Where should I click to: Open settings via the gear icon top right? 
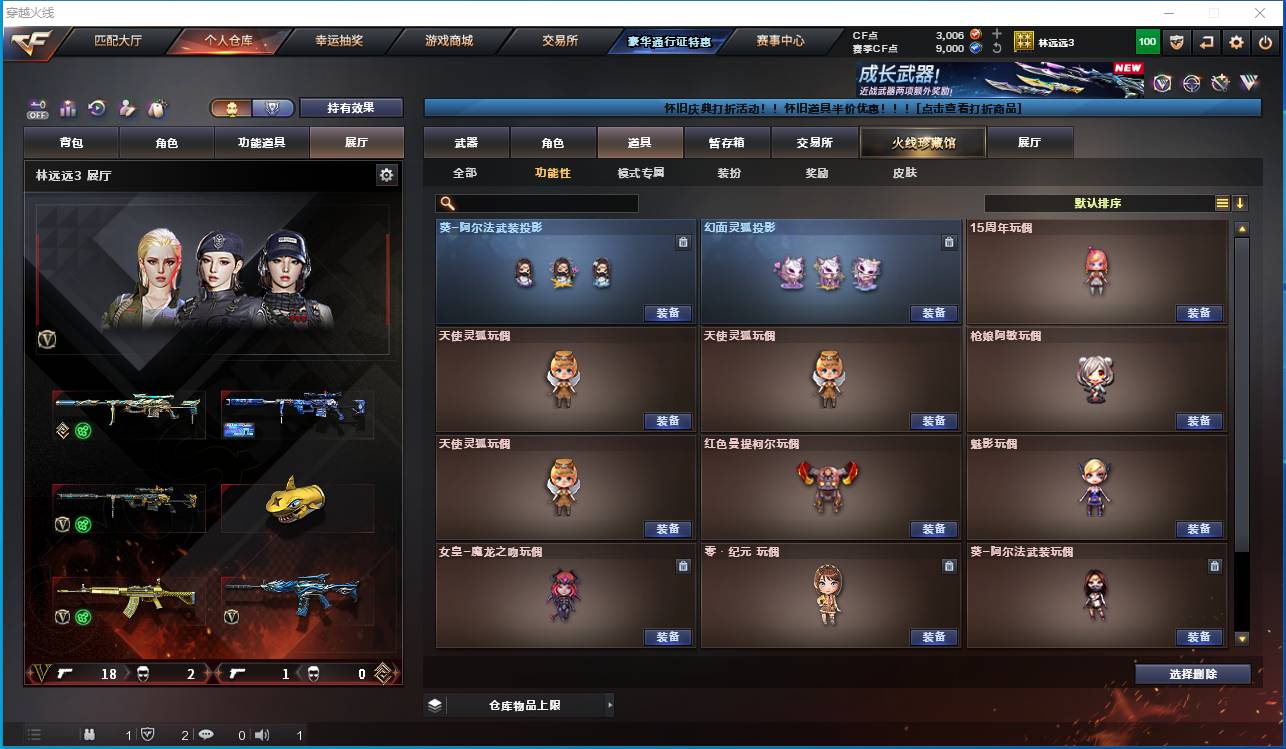(x=1234, y=41)
